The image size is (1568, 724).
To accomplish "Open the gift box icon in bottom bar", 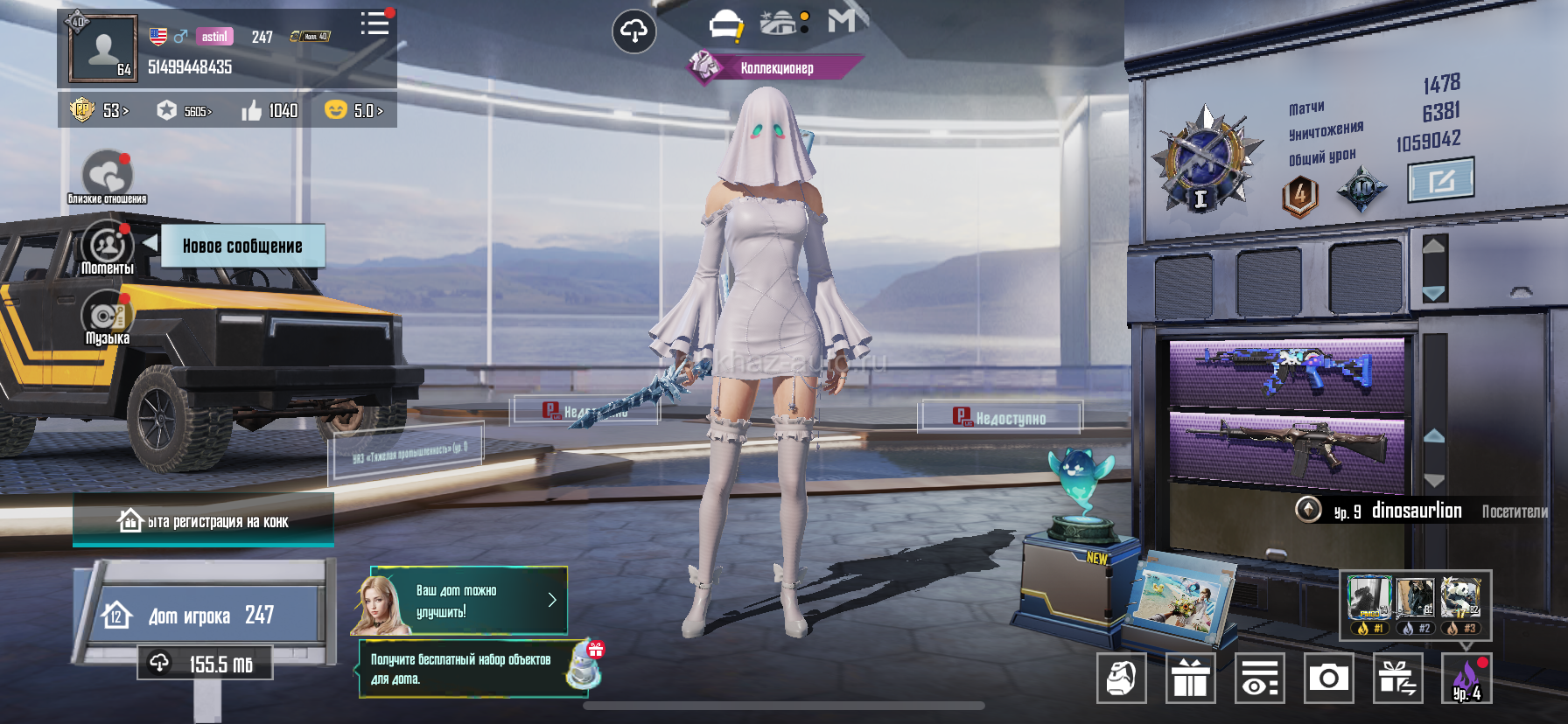I will click(1190, 678).
